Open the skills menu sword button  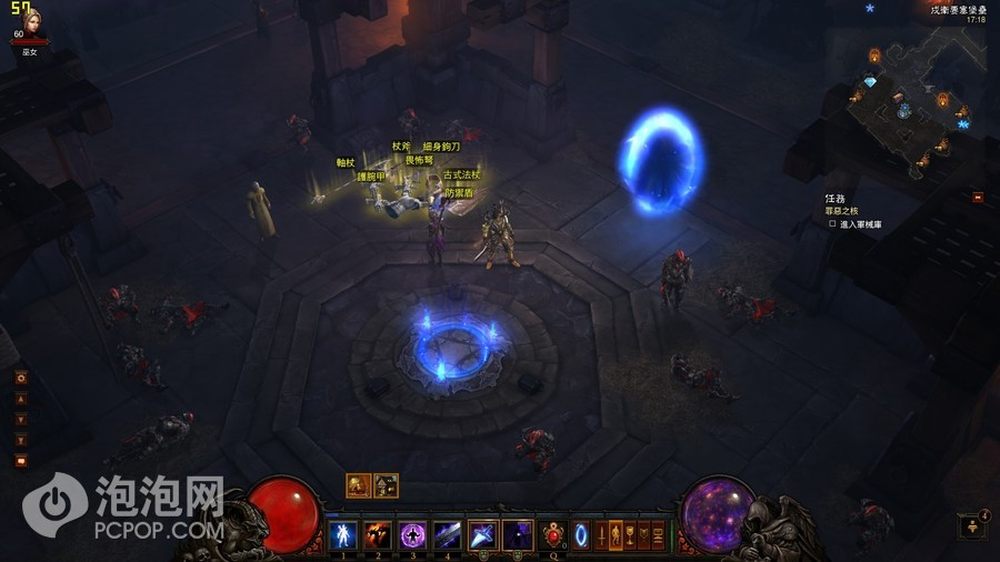[x=600, y=535]
